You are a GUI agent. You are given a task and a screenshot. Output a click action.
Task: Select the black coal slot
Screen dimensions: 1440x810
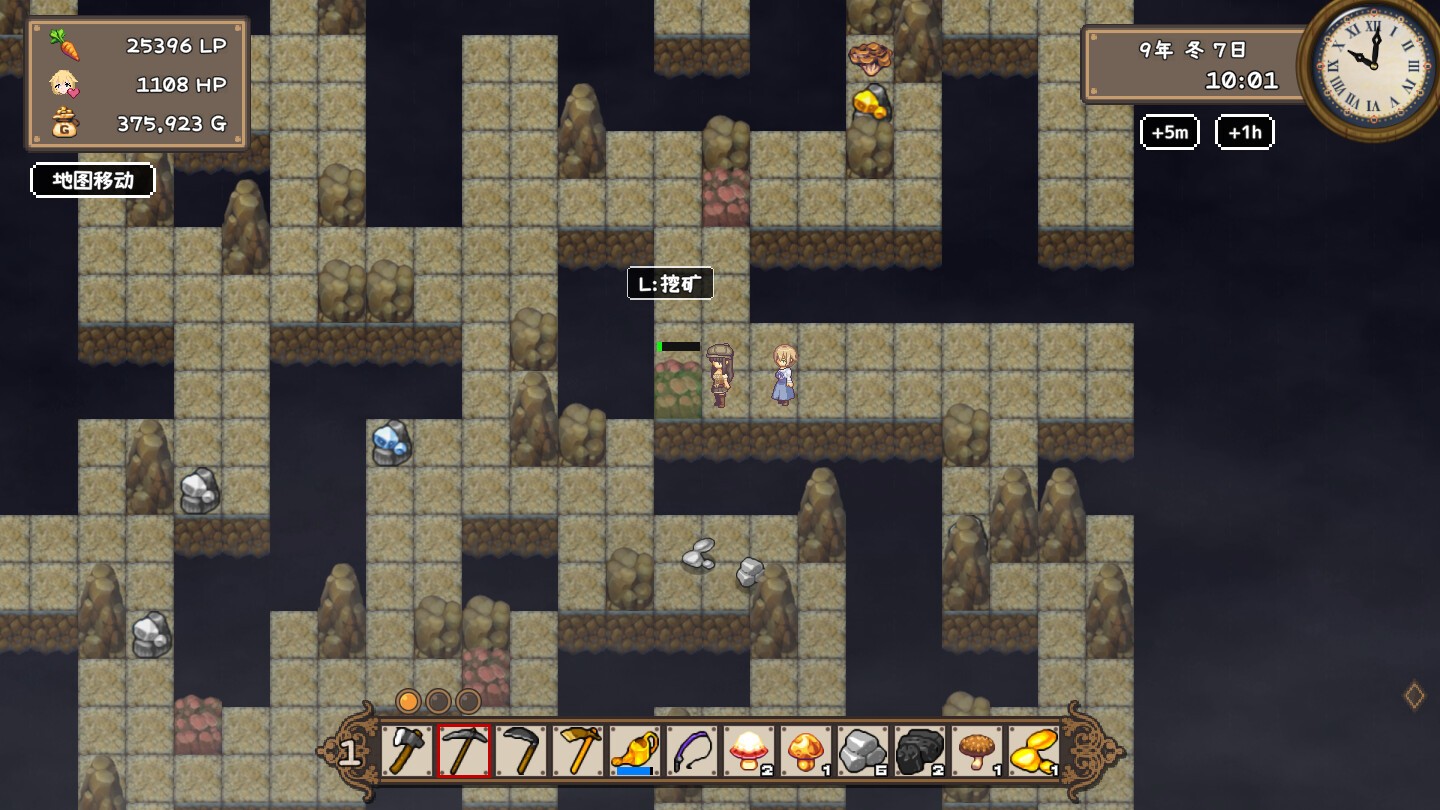(920, 751)
